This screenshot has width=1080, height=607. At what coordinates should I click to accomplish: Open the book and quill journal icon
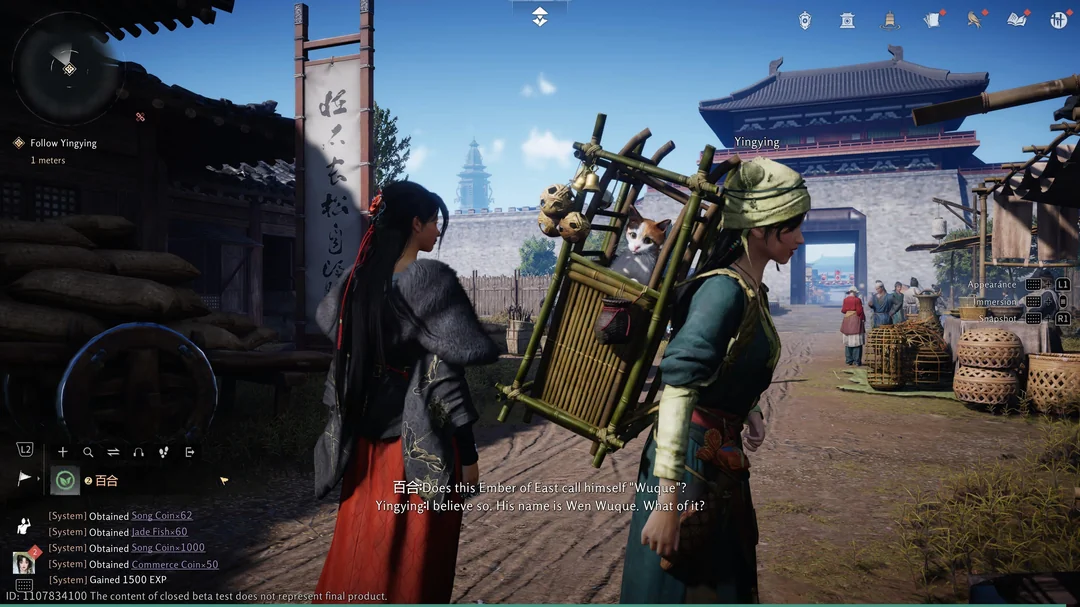(x=1017, y=20)
